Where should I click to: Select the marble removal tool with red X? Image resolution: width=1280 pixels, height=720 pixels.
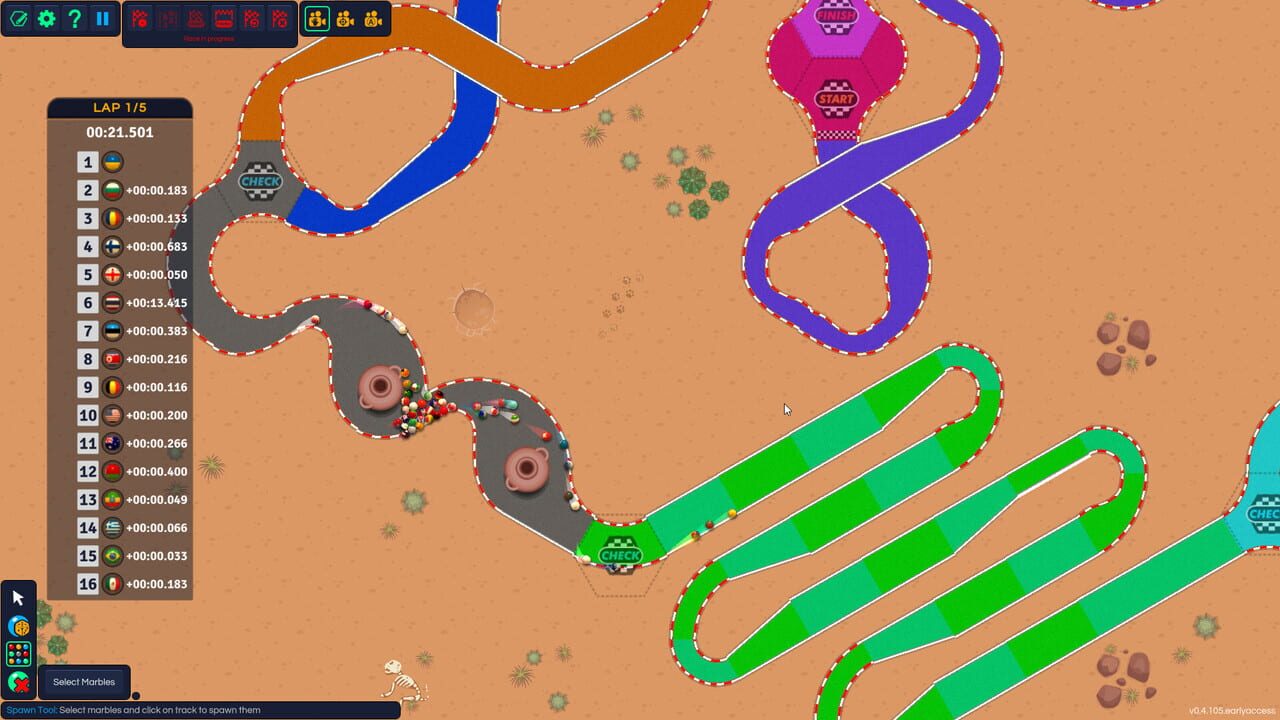(17, 682)
